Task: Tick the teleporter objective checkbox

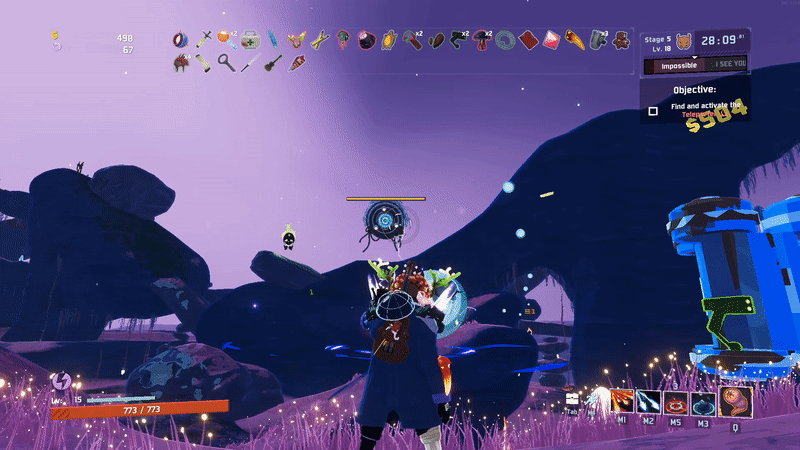Action: coord(653,111)
